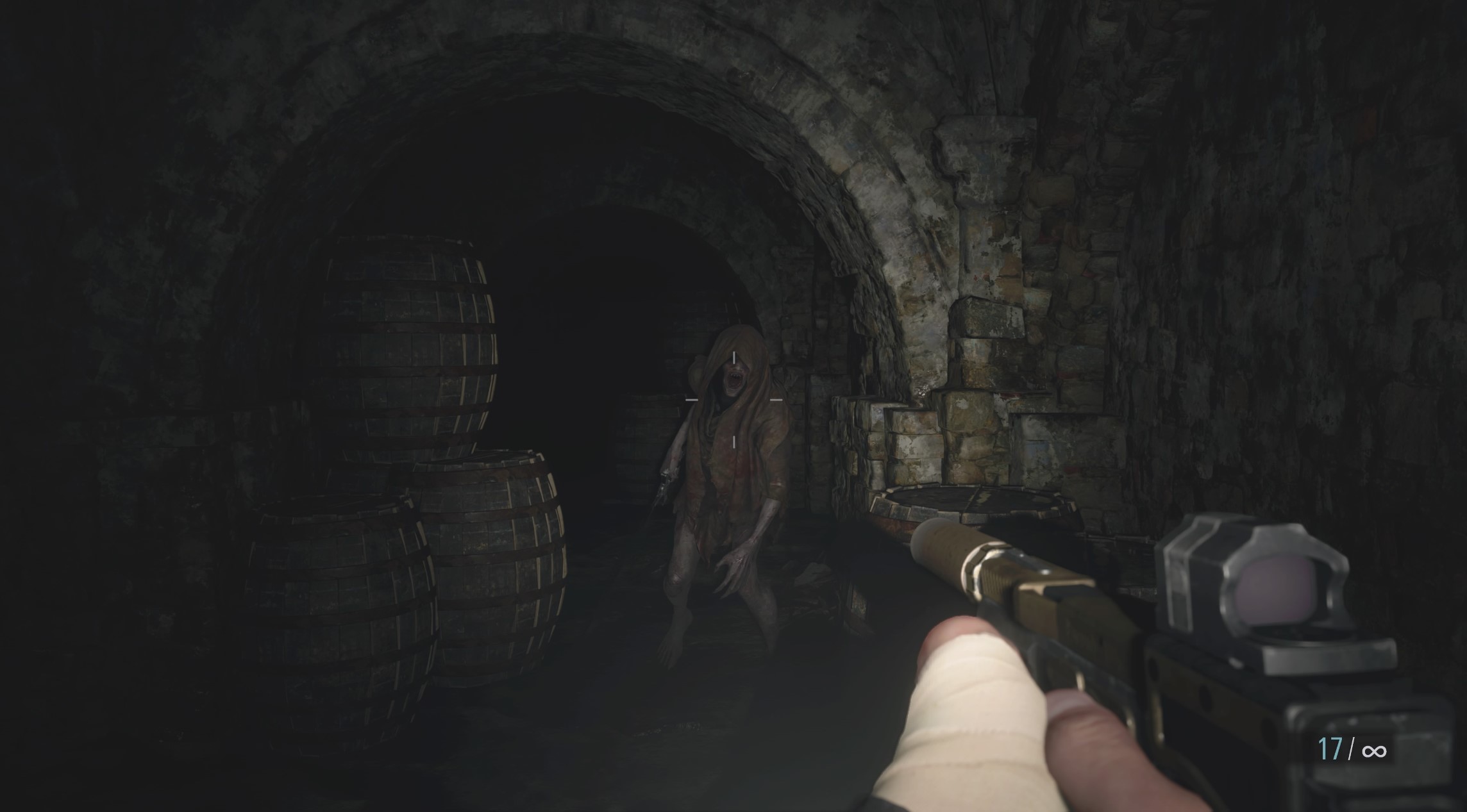Image resolution: width=1467 pixels, height=812 pixels.
Task: Click the ammo count number 17
Action: [x=1330, y=749]
